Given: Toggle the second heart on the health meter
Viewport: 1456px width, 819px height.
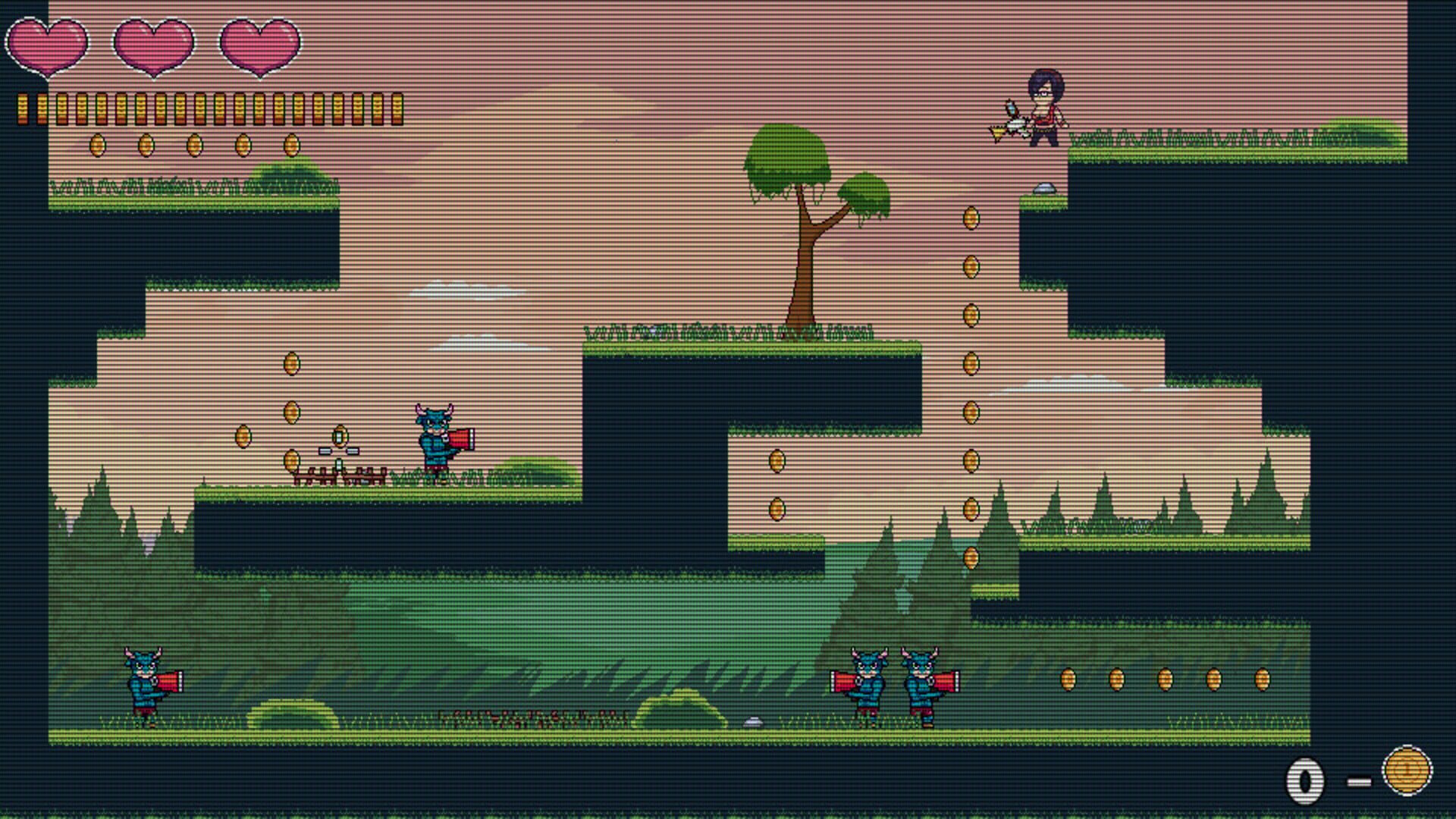Looking at the screenshot, I should pyautogui.click(x=152, y=45).
